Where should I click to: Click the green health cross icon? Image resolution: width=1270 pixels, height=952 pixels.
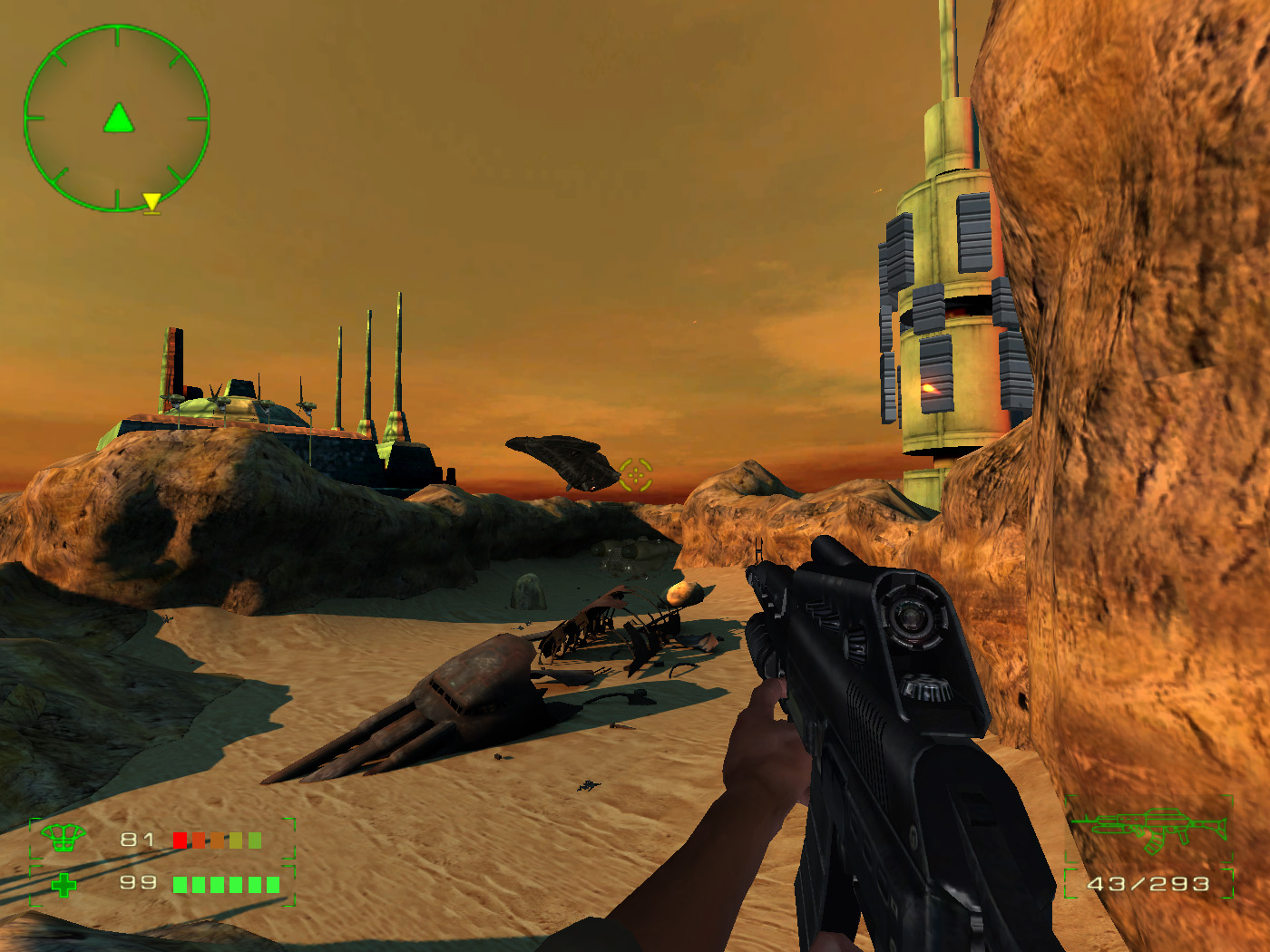click(63, 884)
